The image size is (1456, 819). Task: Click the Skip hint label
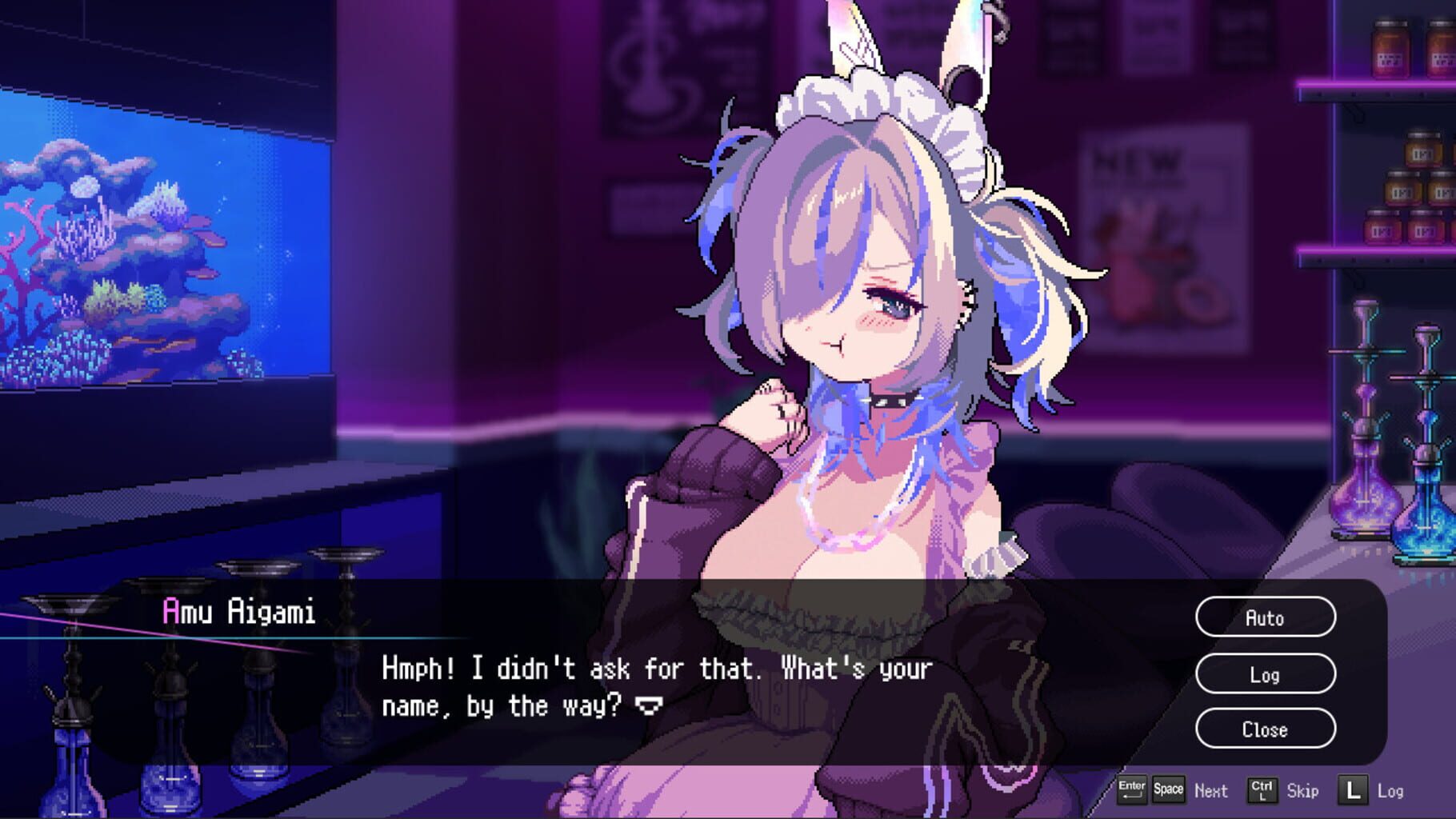click(1302, 792)
